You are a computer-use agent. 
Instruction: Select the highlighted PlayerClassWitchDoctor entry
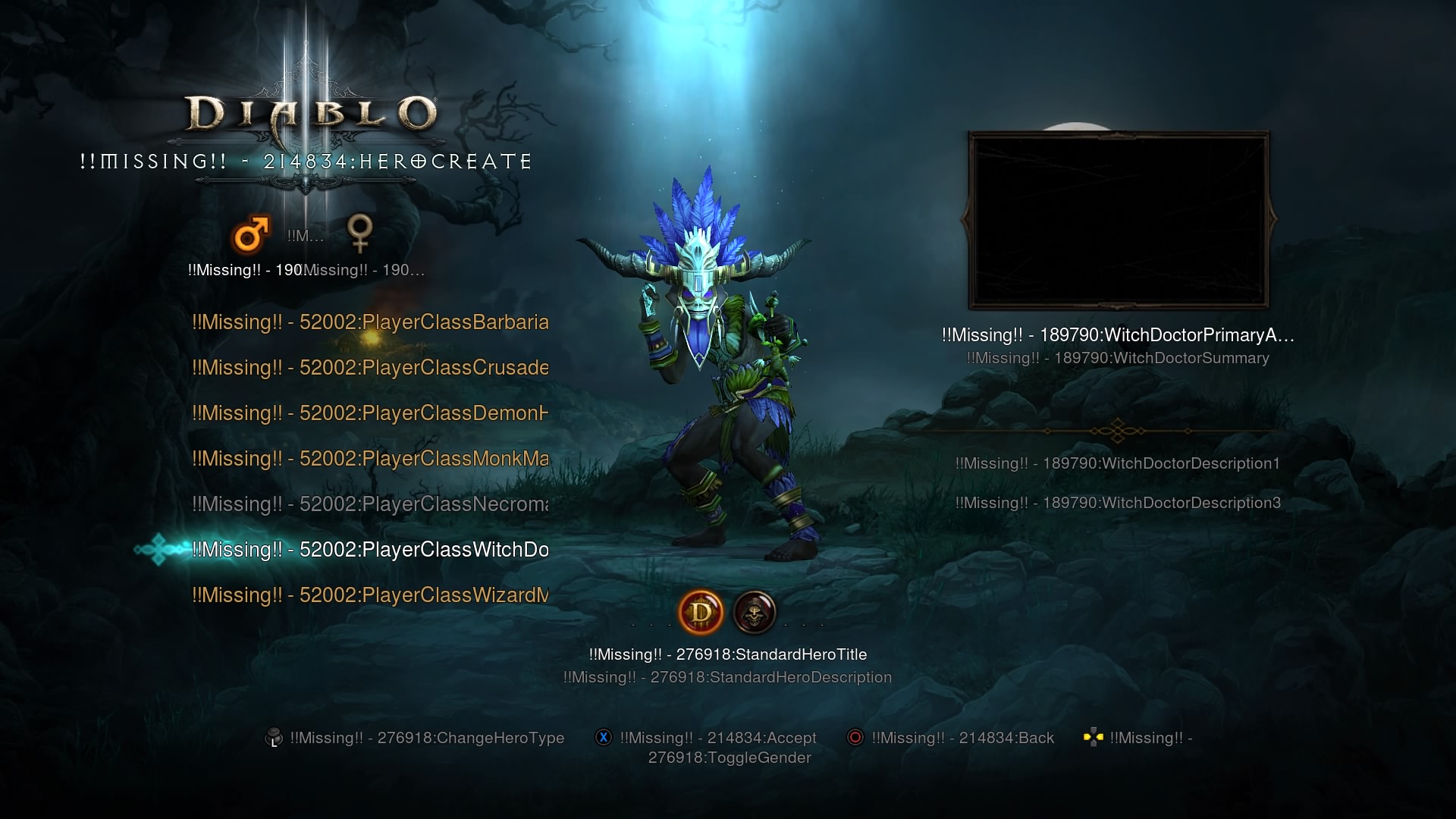click(x=370, y=550)
